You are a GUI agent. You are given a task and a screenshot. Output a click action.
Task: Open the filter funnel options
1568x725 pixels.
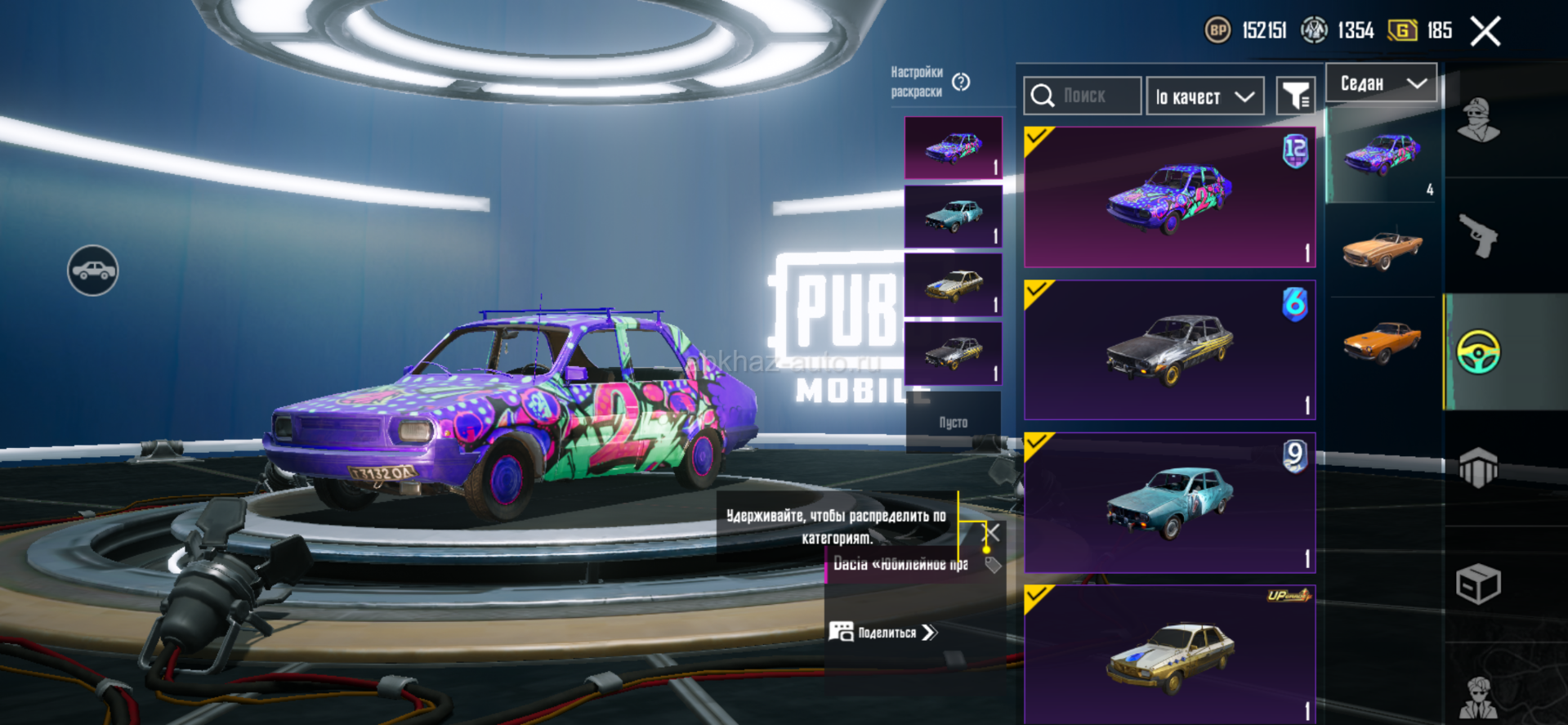click(1295, 97)
